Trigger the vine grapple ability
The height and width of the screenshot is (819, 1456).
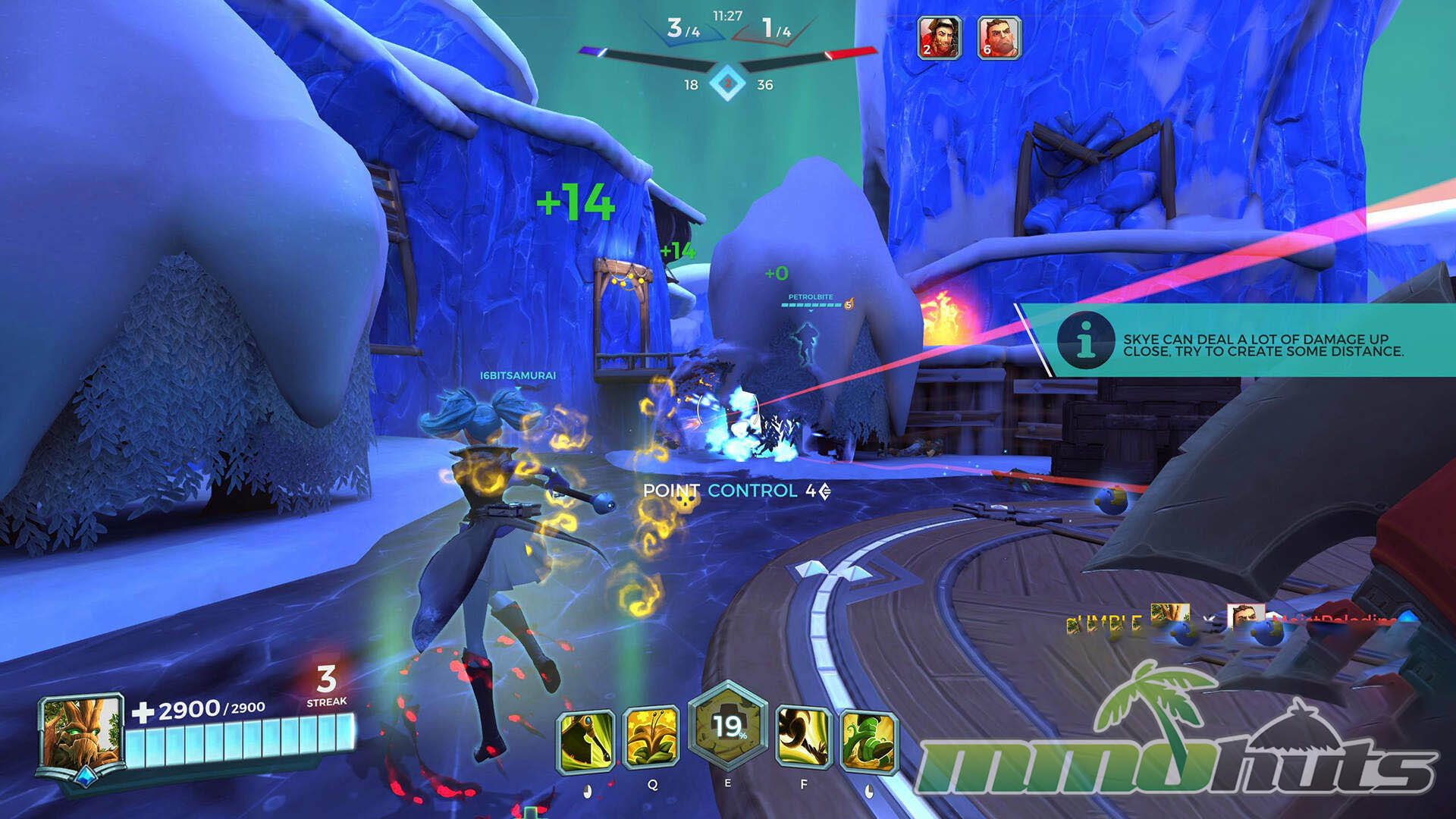(x=804, y=739)
